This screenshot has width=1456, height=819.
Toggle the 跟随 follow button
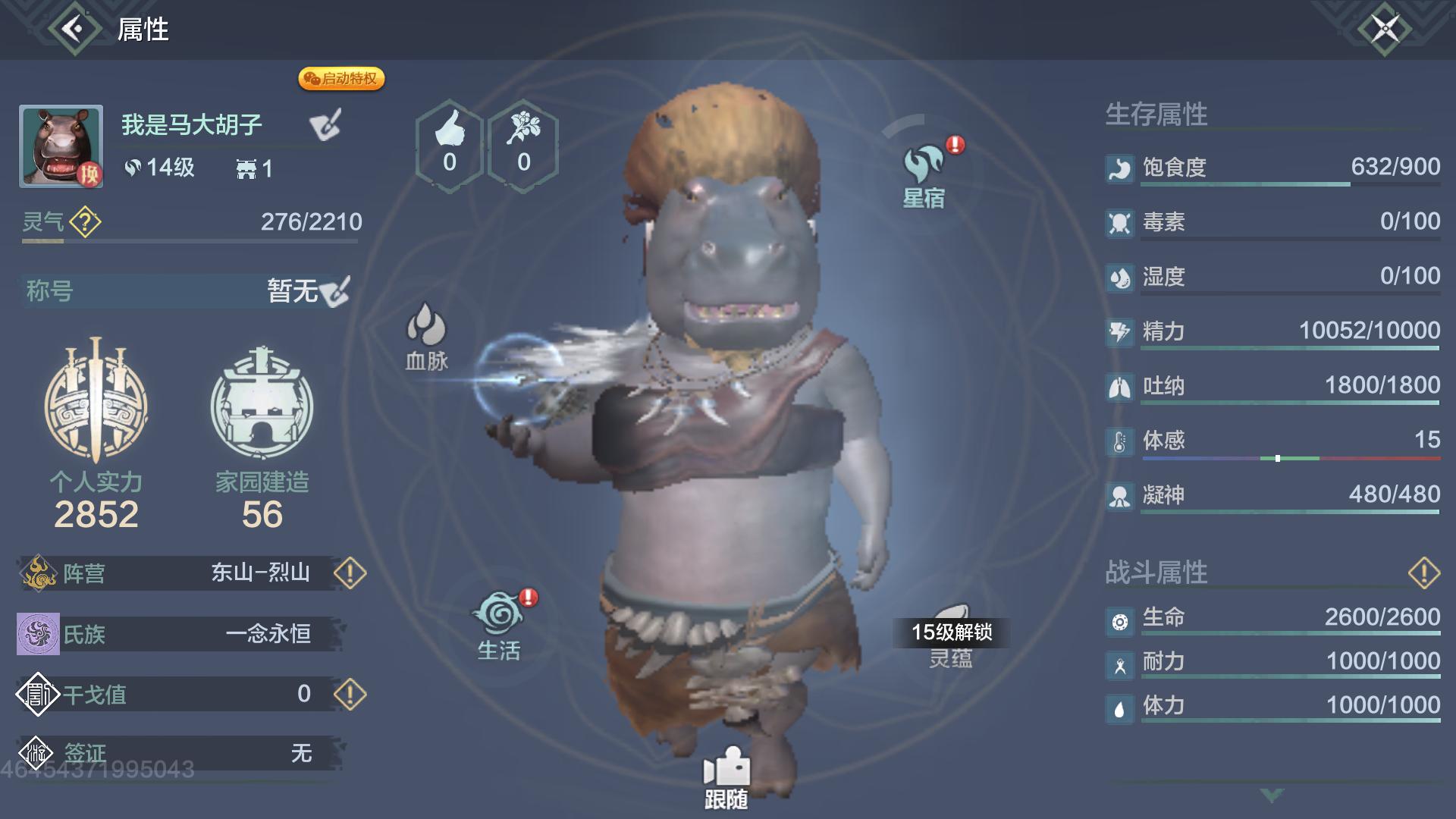coord(726,777)
